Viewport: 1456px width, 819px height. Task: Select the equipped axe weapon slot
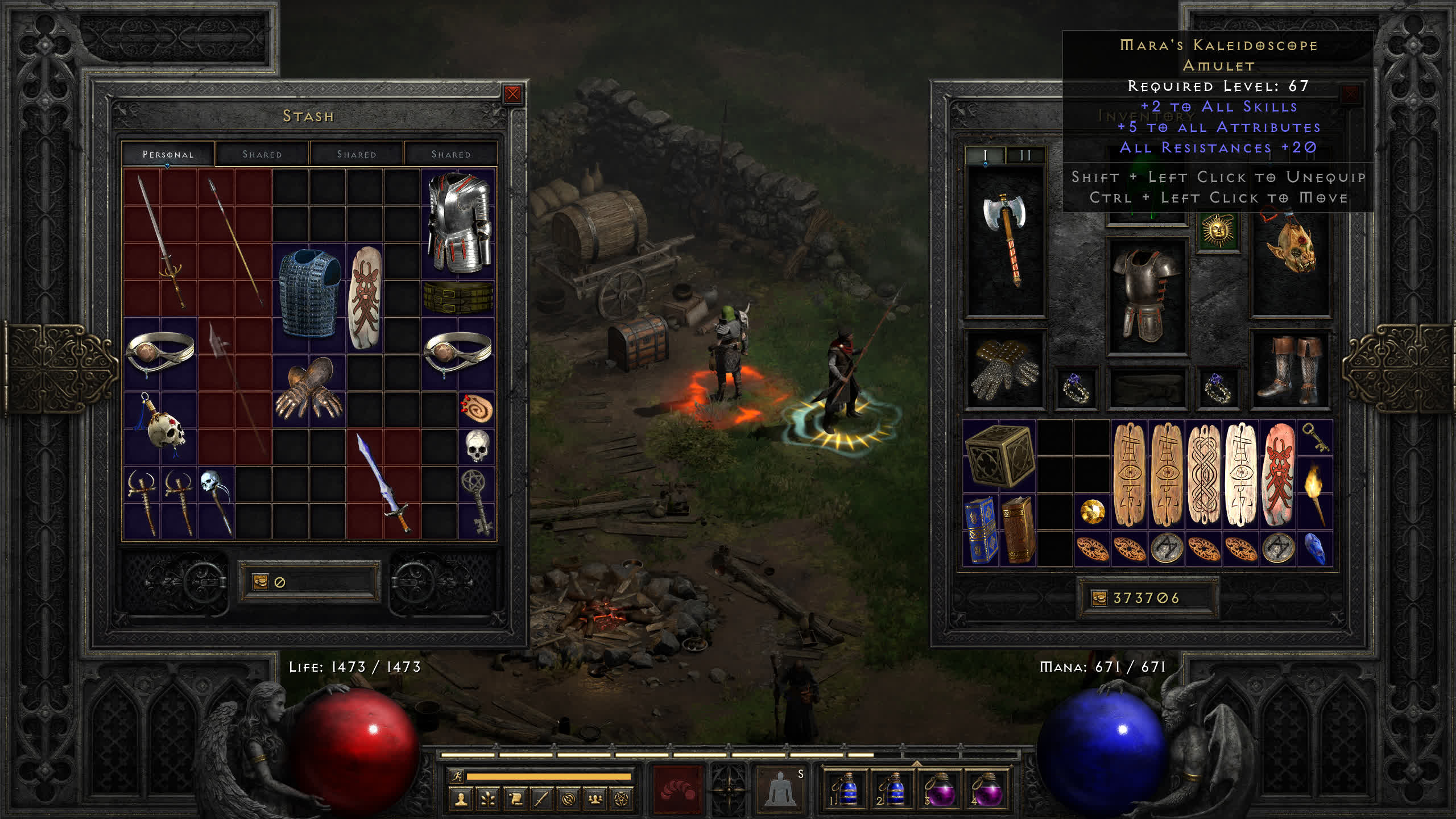1006,239
